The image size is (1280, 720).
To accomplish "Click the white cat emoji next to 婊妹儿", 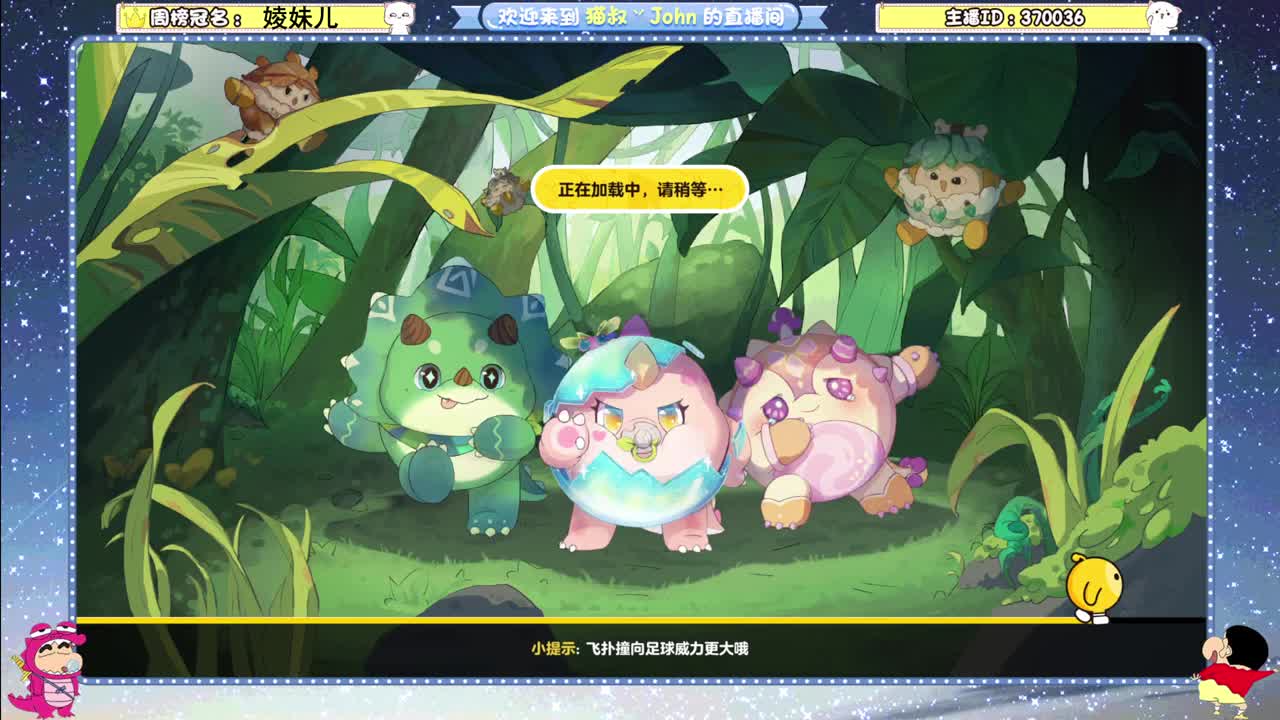I will click(398, 15).
